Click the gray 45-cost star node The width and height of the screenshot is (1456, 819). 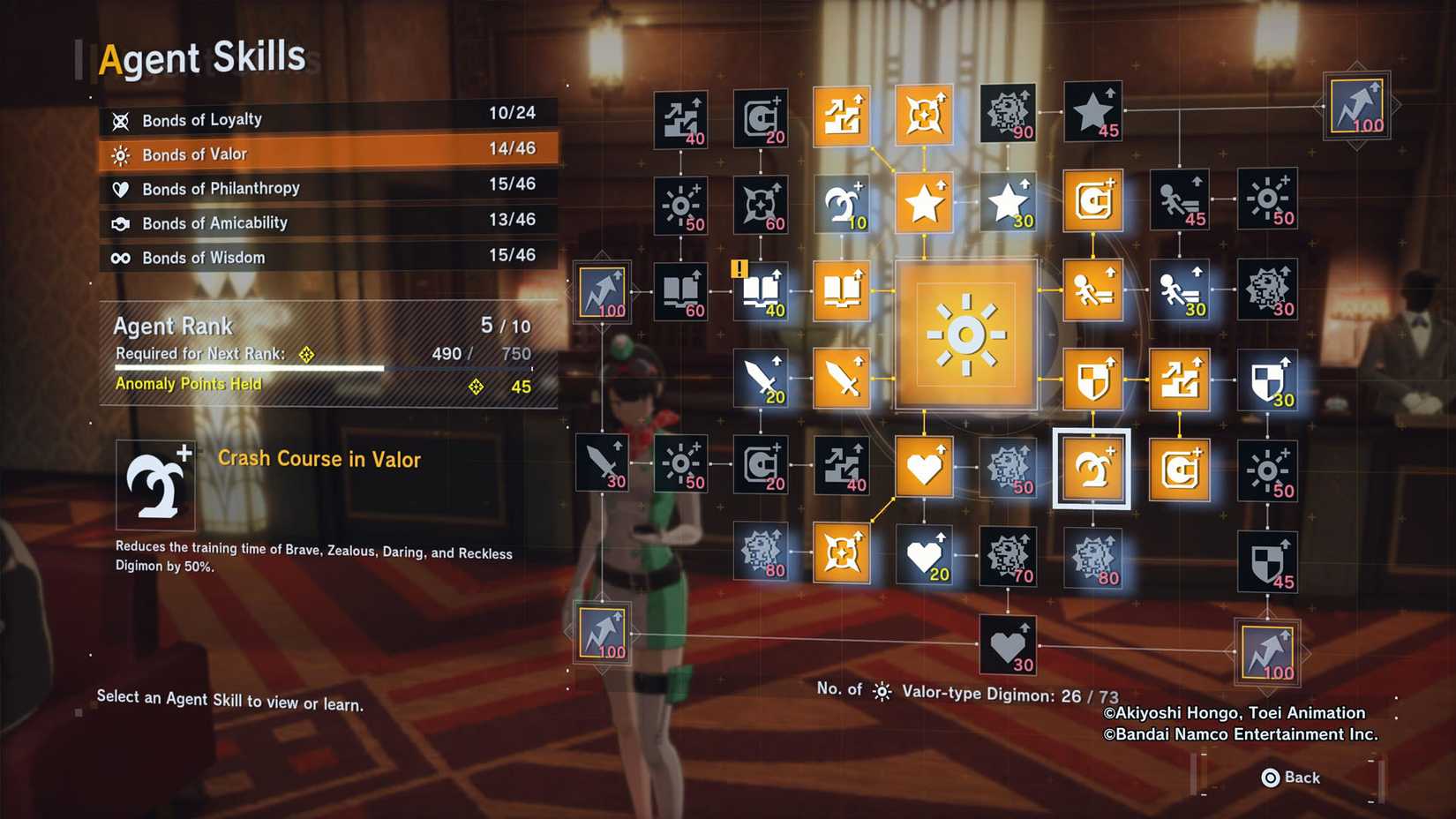click(x=1092, y=113)
